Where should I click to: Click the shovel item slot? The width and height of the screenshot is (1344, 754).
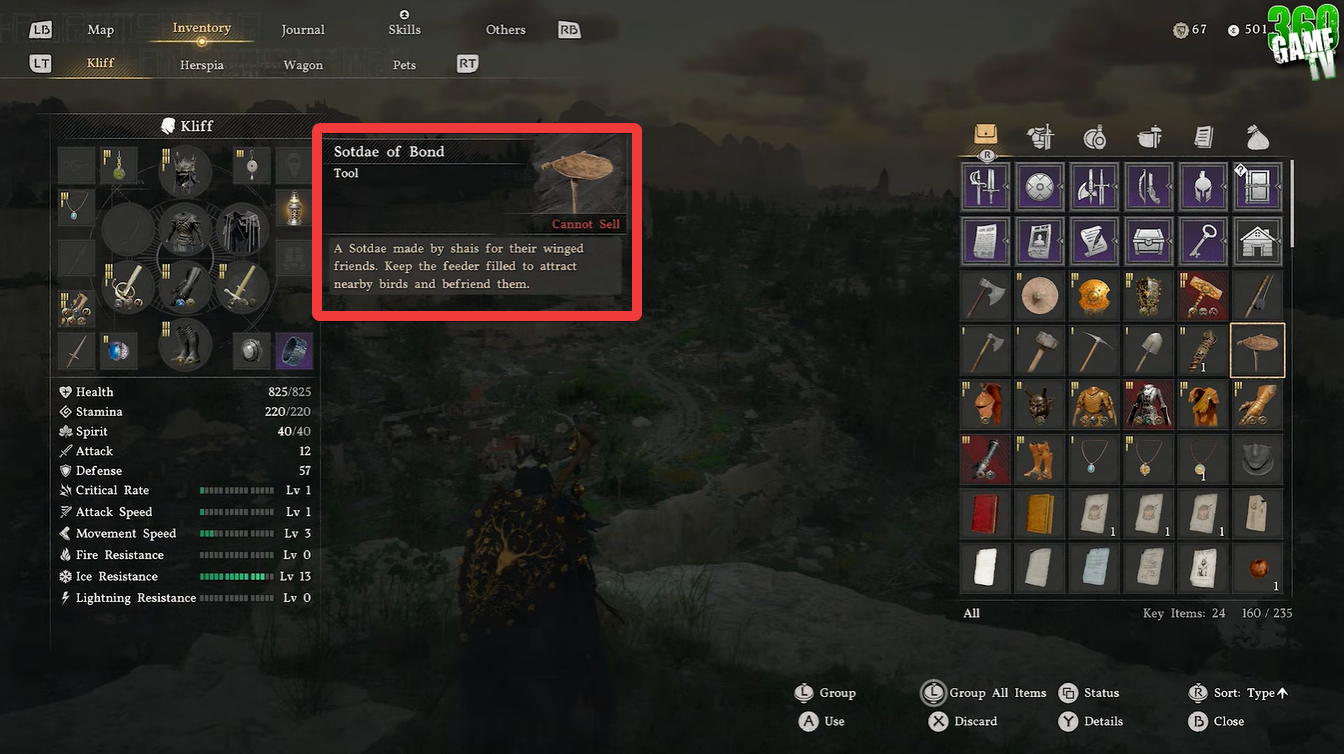1148,350
